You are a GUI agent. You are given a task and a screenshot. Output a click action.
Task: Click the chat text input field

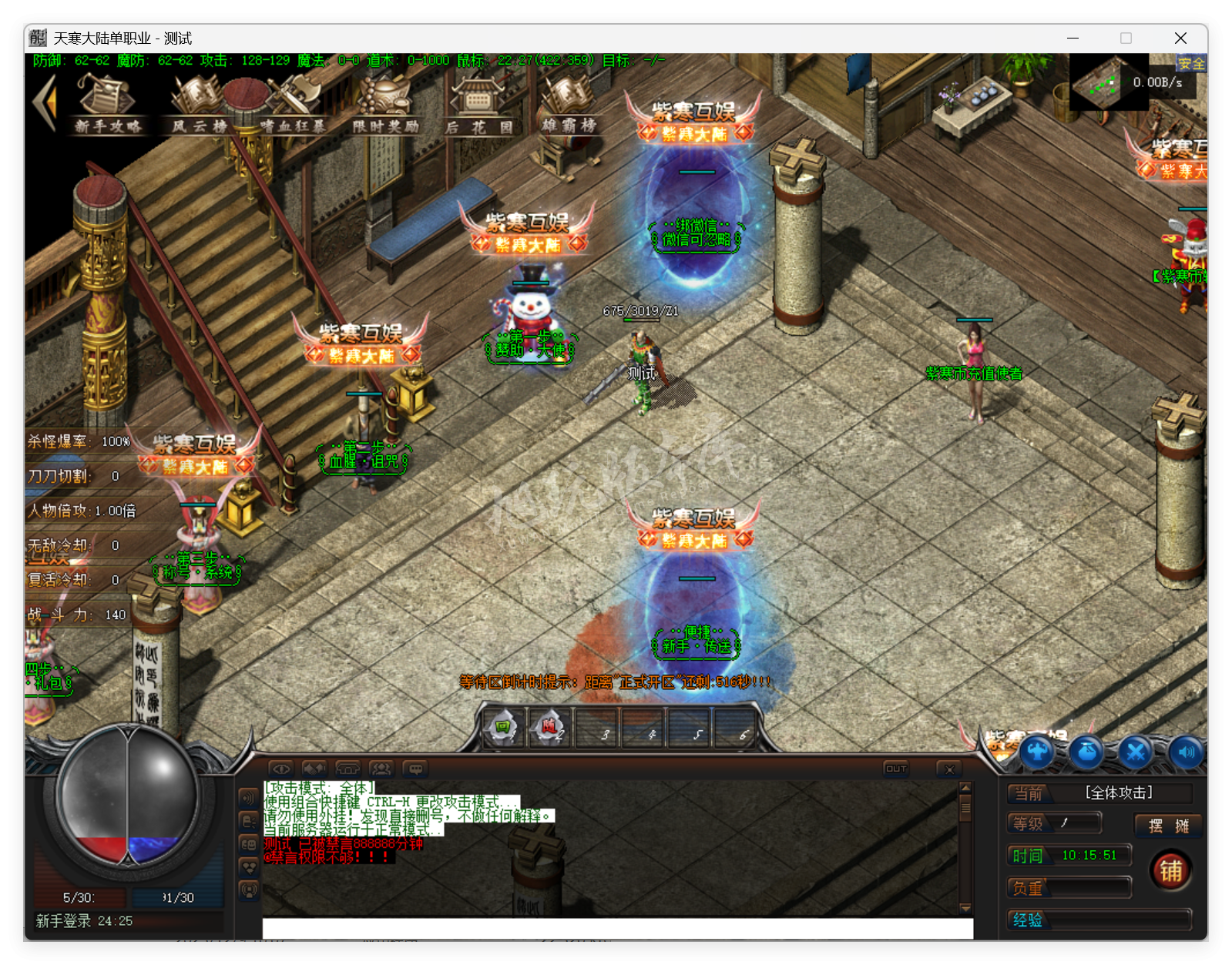(616, 928)
